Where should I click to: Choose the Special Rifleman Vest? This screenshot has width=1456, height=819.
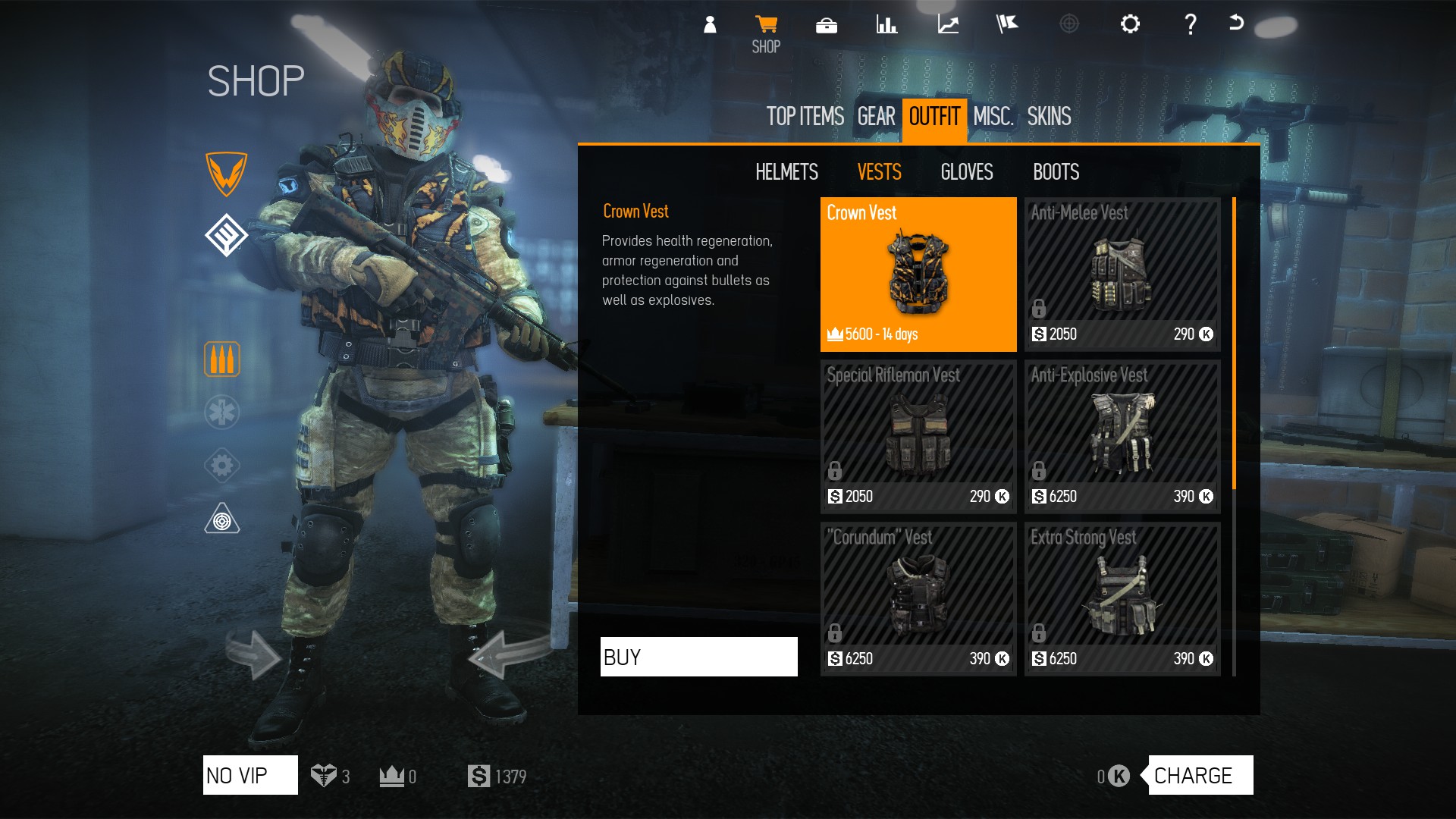pos(918,437)
